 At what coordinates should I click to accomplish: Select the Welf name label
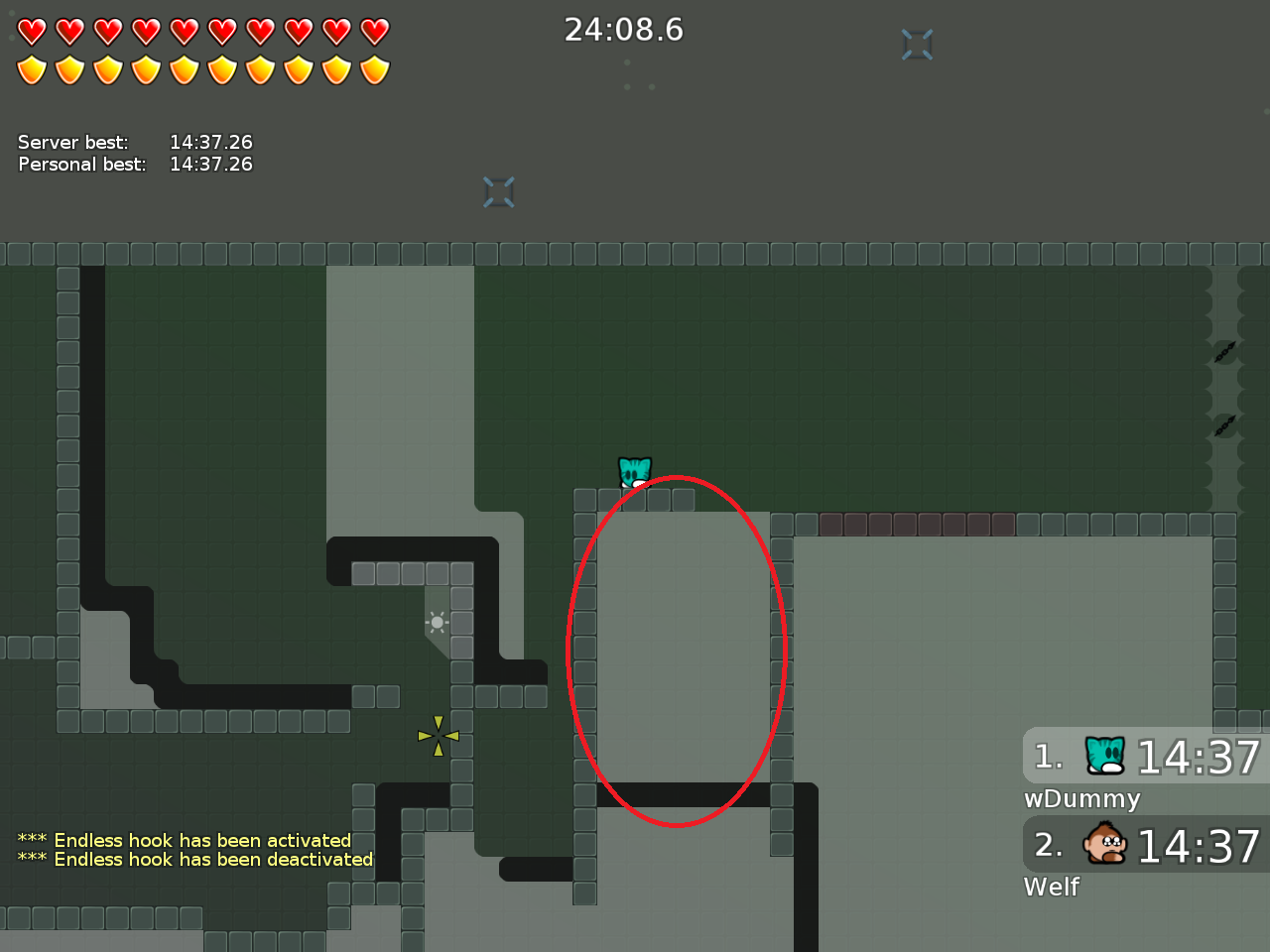click(x=1051, y=888)
